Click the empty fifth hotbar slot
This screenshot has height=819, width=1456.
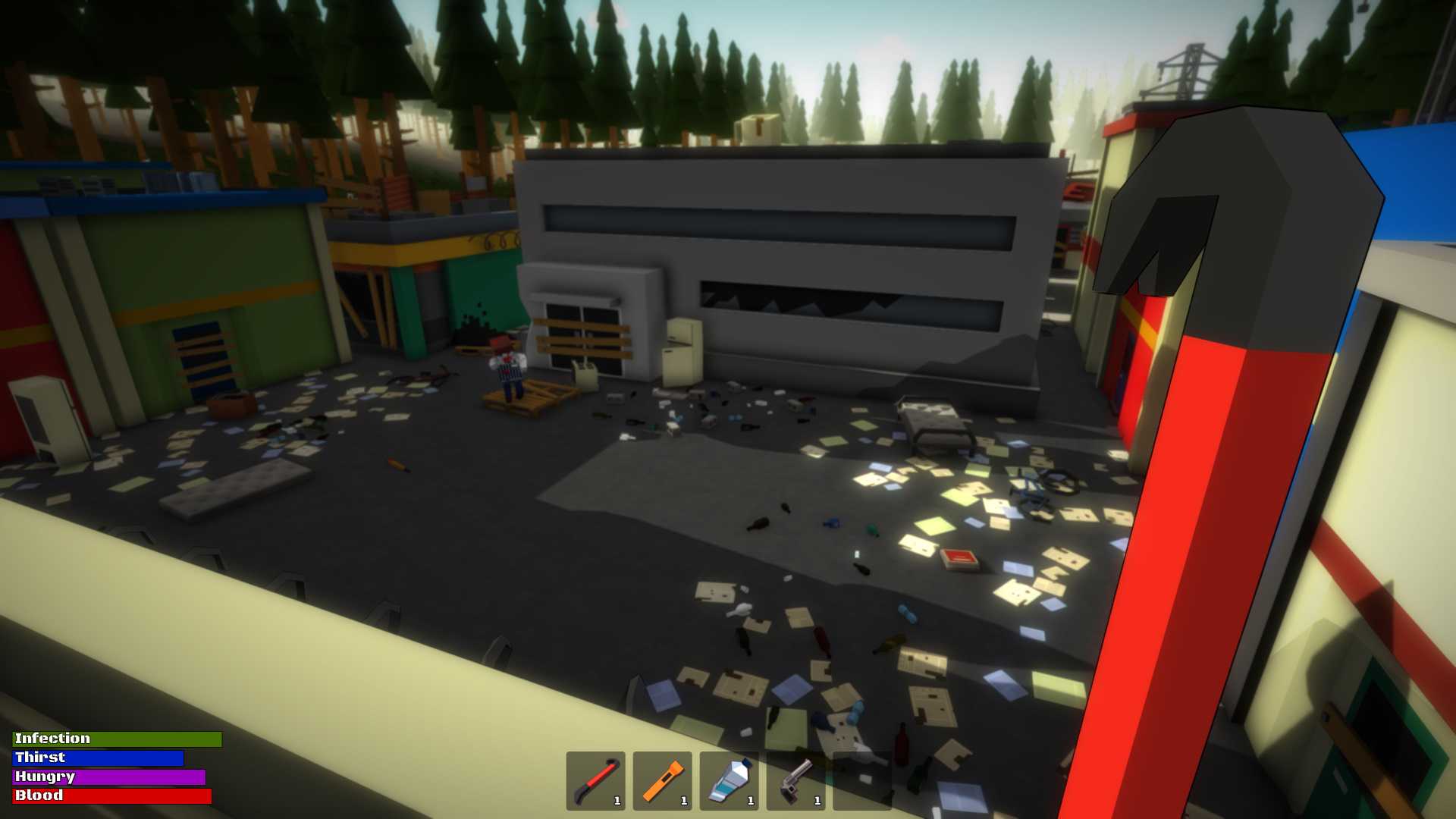862,781
